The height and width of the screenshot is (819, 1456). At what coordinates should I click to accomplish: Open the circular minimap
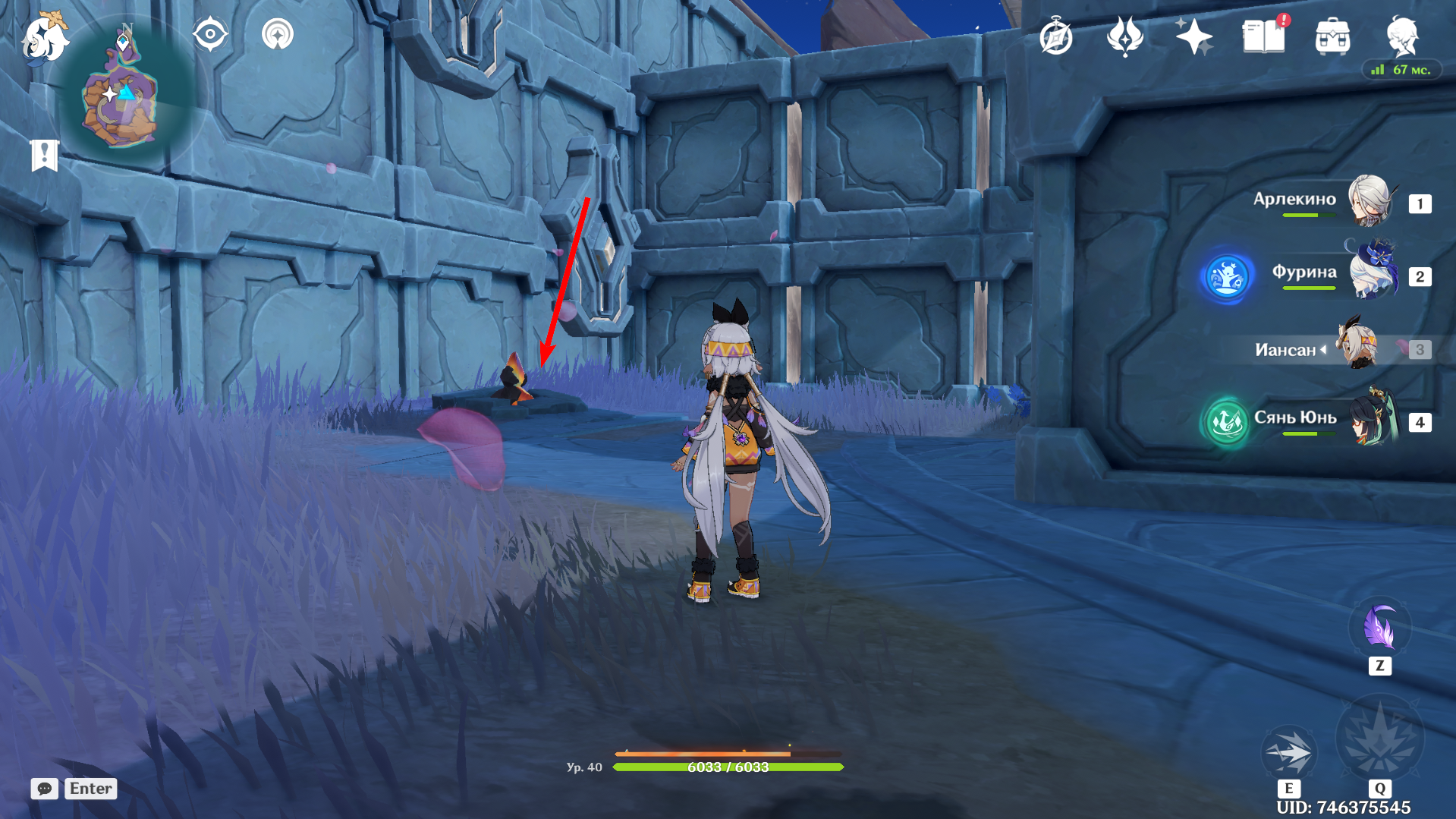pos(121,96)
